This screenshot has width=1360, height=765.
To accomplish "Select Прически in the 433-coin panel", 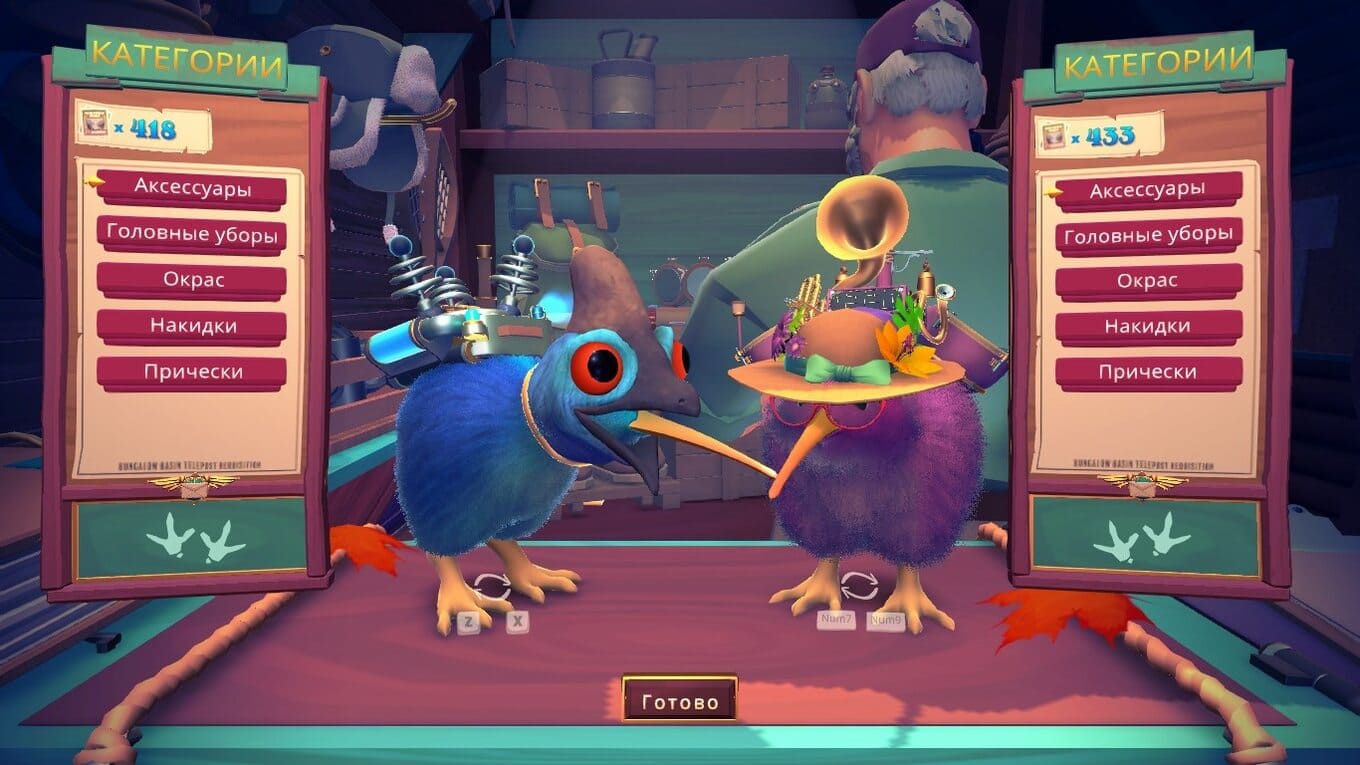I will pos(1147,372).
